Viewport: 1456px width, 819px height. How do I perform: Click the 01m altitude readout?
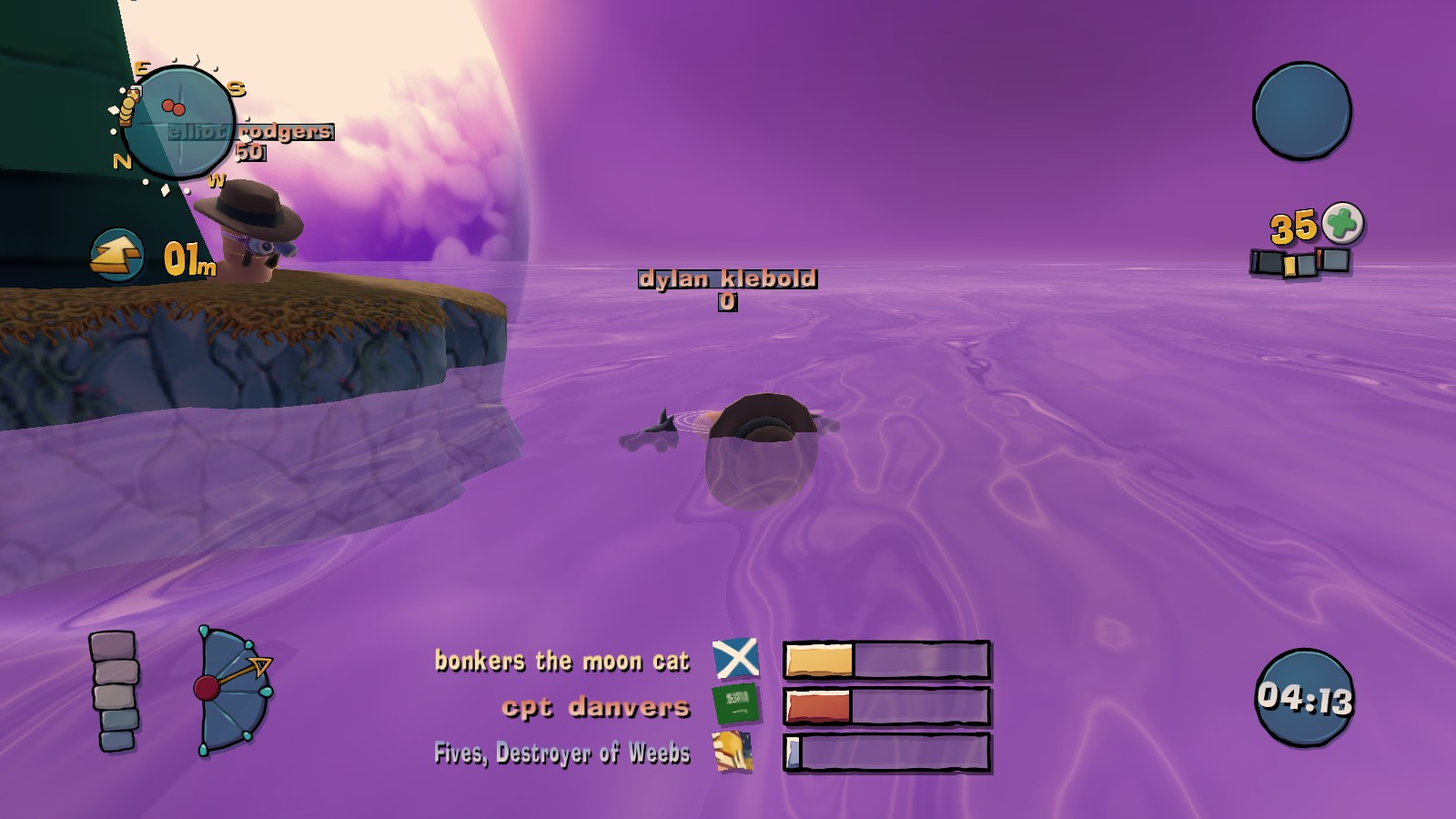click(188, 258)
